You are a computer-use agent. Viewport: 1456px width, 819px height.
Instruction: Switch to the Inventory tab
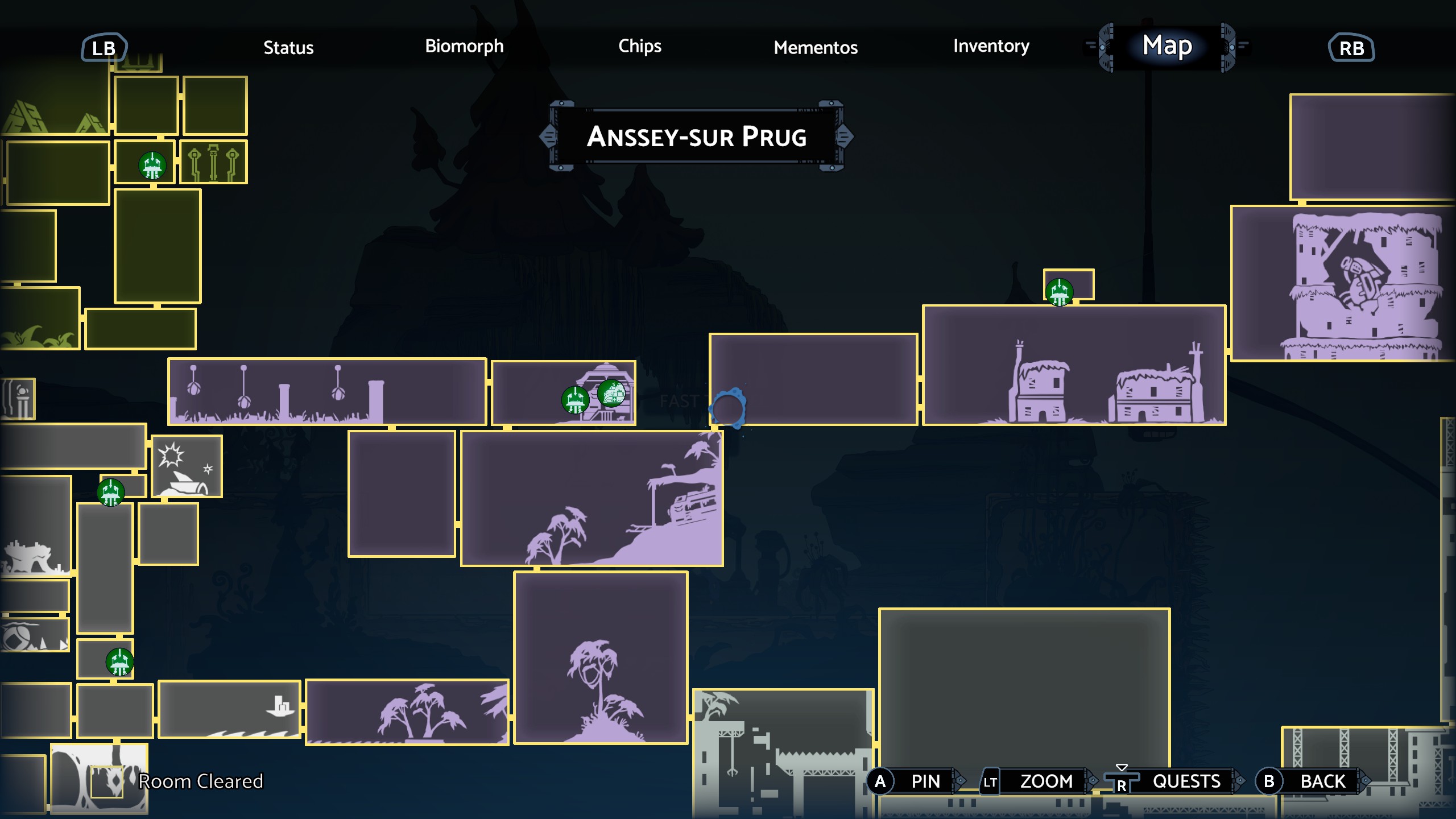click(991, 47)
